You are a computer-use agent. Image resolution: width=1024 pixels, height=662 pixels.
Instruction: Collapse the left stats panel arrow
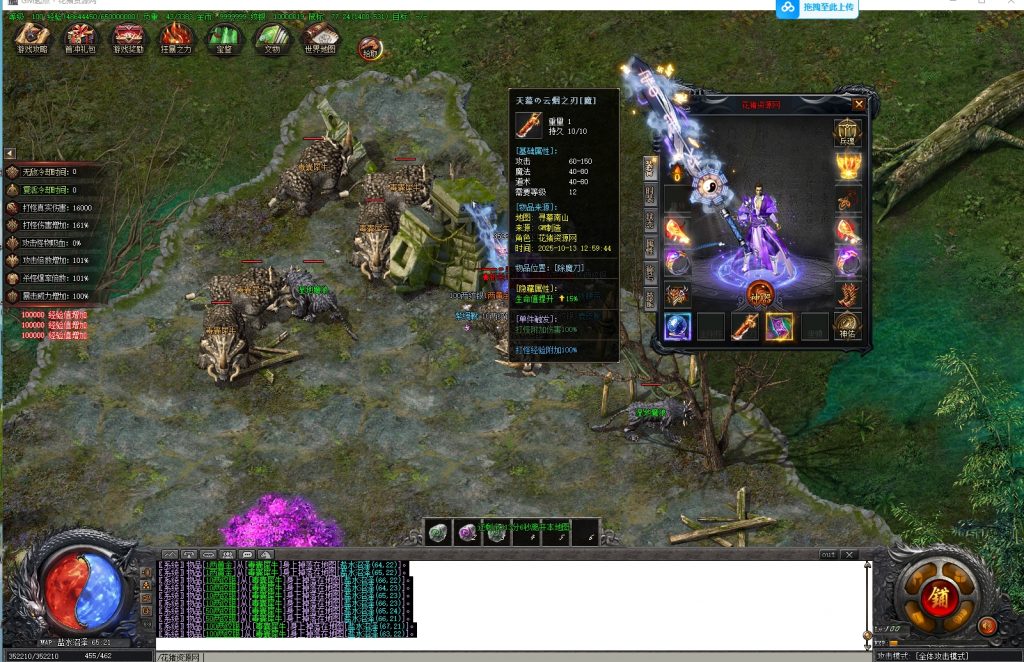pyautogui.click(x=9, y=153)
